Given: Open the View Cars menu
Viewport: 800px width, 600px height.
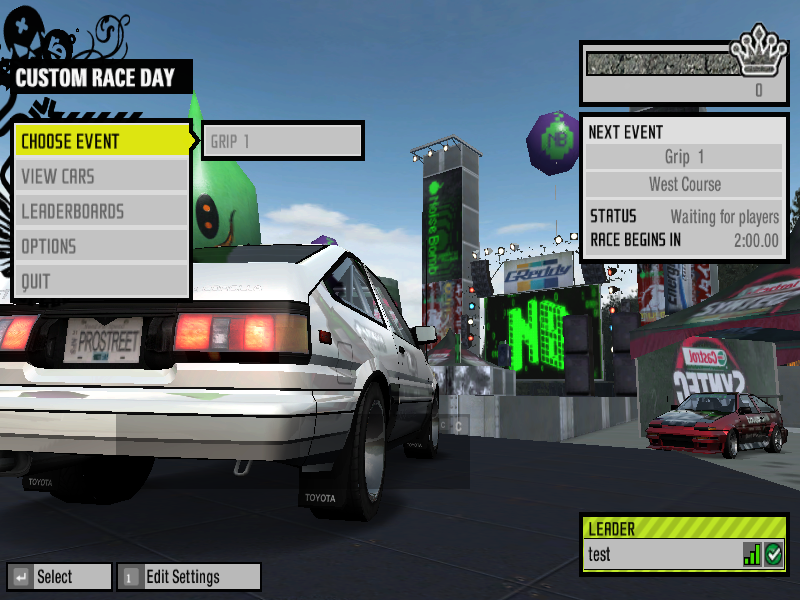Looking at the screenshot, I should tap(100, 177).
